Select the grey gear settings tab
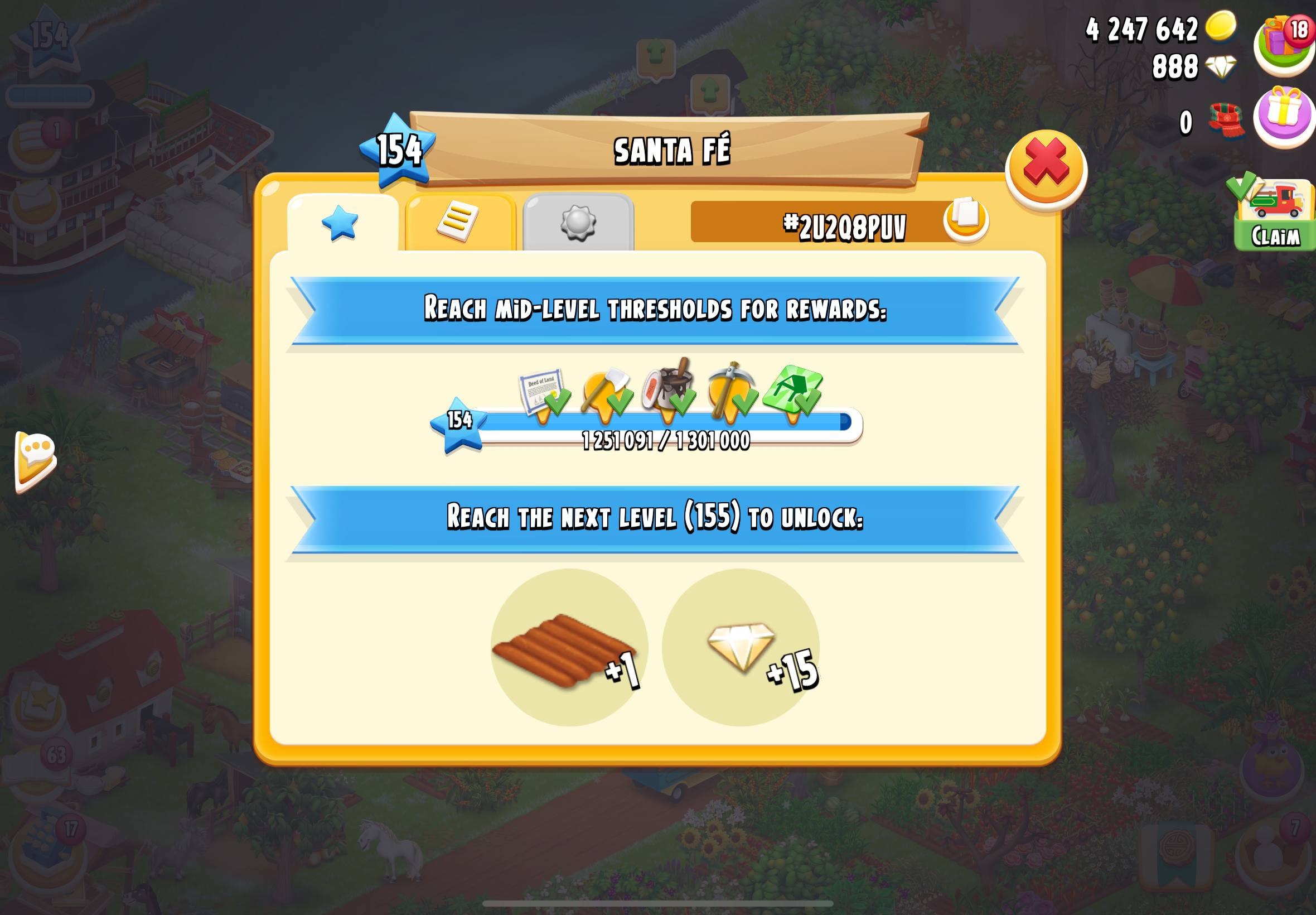This screenshot has height=915, width=1316. point(578,223)
